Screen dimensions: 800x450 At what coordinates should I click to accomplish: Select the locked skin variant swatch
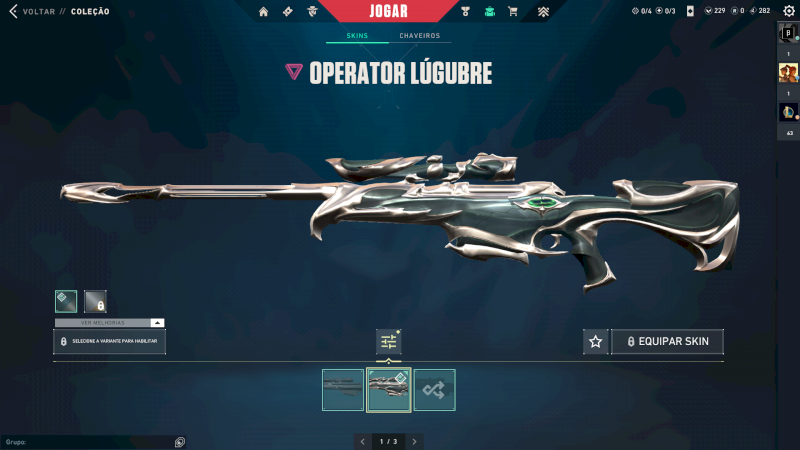[96, 301]
